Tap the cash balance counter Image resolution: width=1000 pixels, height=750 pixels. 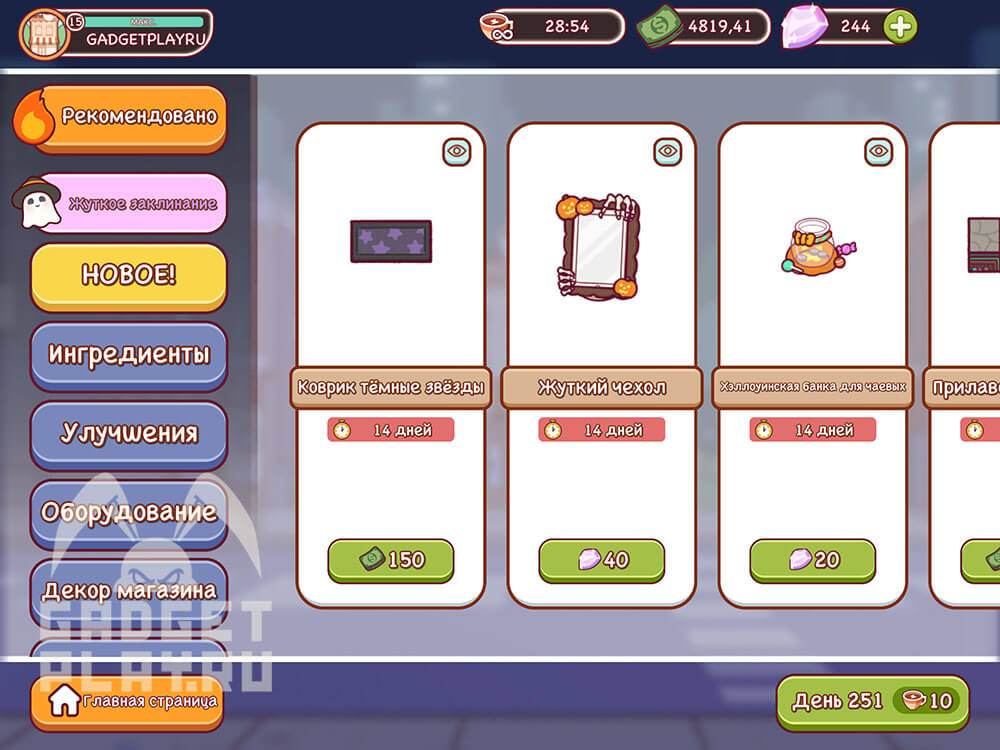(x=704, y=27)
